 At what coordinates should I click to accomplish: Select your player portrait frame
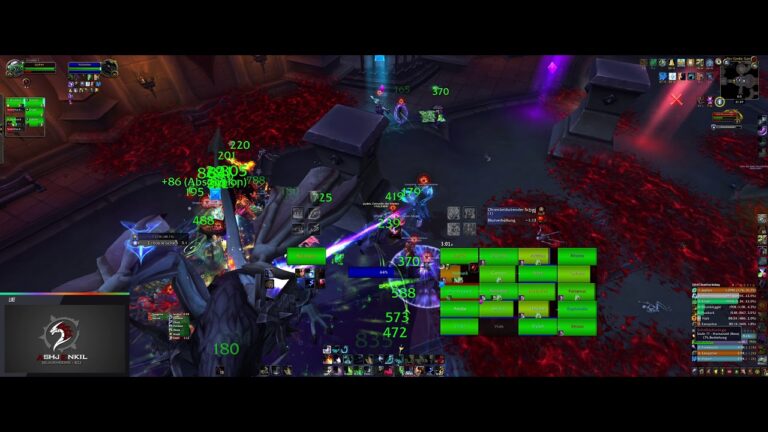(x=15, y=68)
